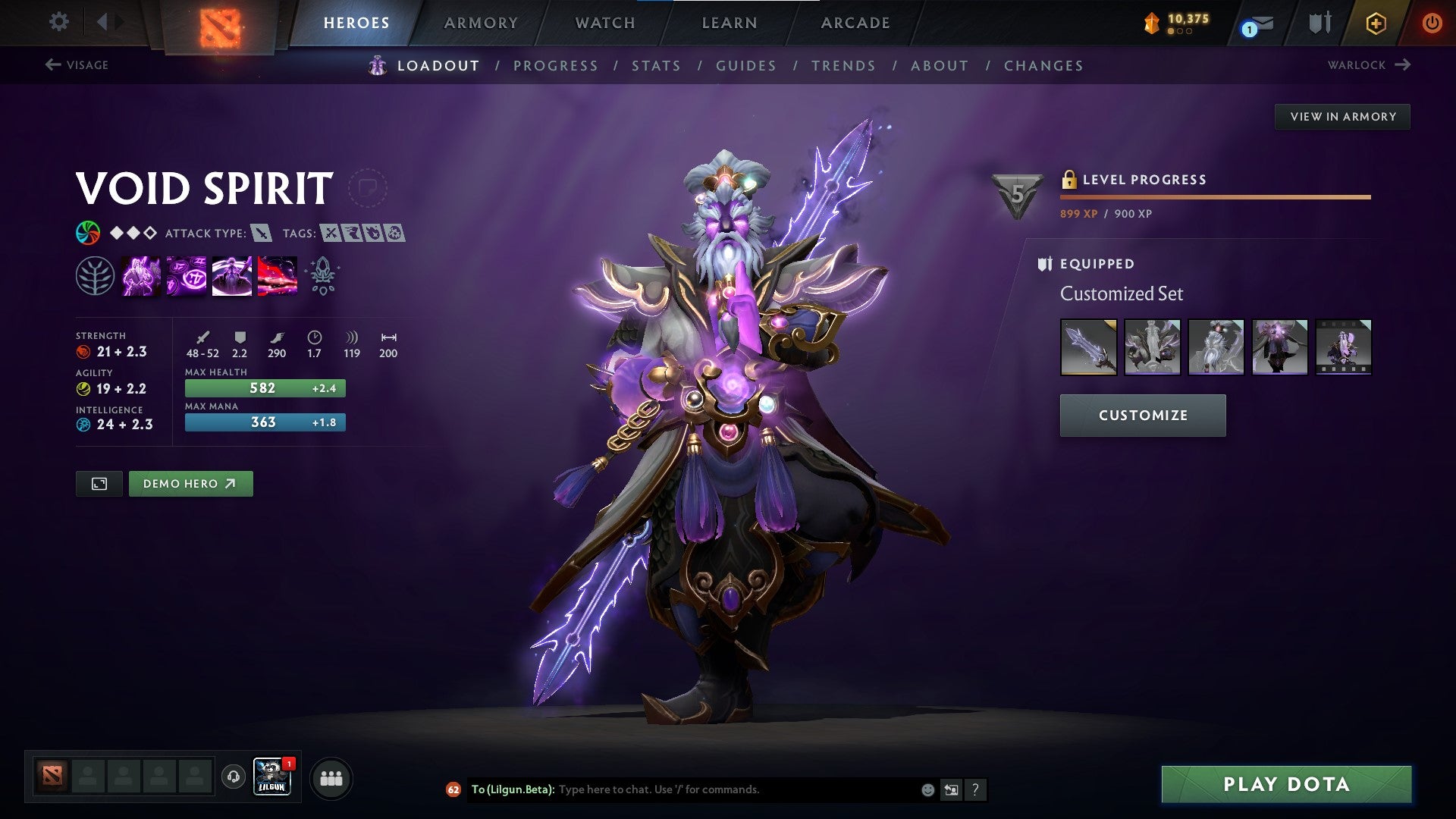The width and height of the screenshot is (1456, 819).
Task: Click the power button to quit Dota
Action: 1432,22
